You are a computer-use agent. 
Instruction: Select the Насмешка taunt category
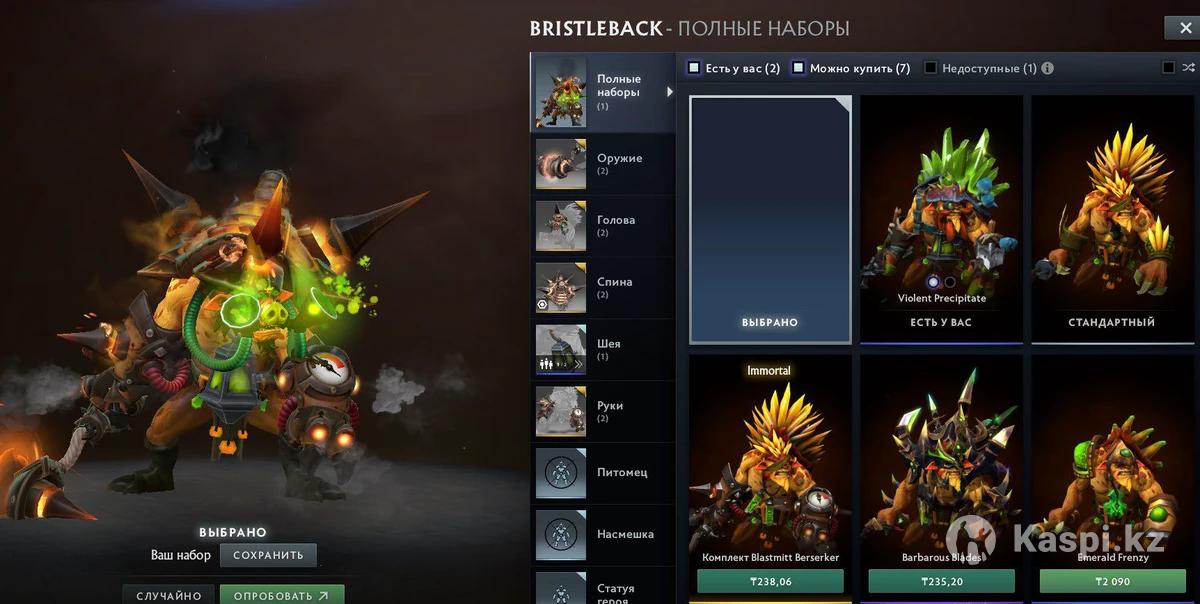tap(602, 534)
